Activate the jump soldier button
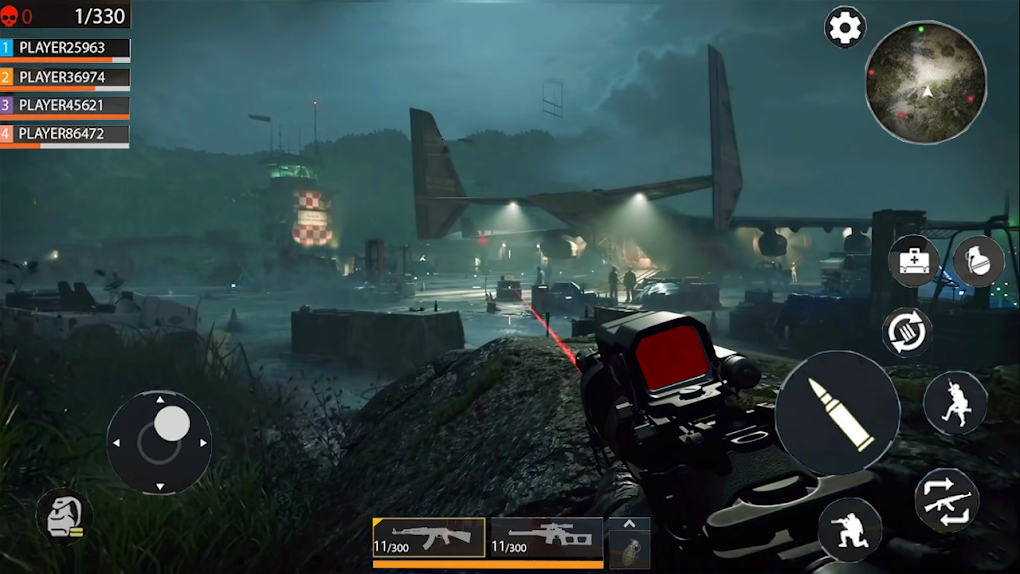The height and width of the screenshot is (574, 1020). click(955, 403)
